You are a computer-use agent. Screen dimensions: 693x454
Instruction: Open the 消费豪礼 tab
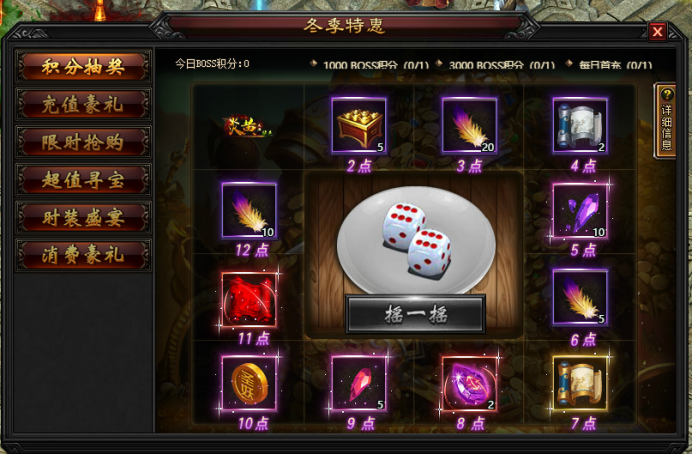coord(83,255)
